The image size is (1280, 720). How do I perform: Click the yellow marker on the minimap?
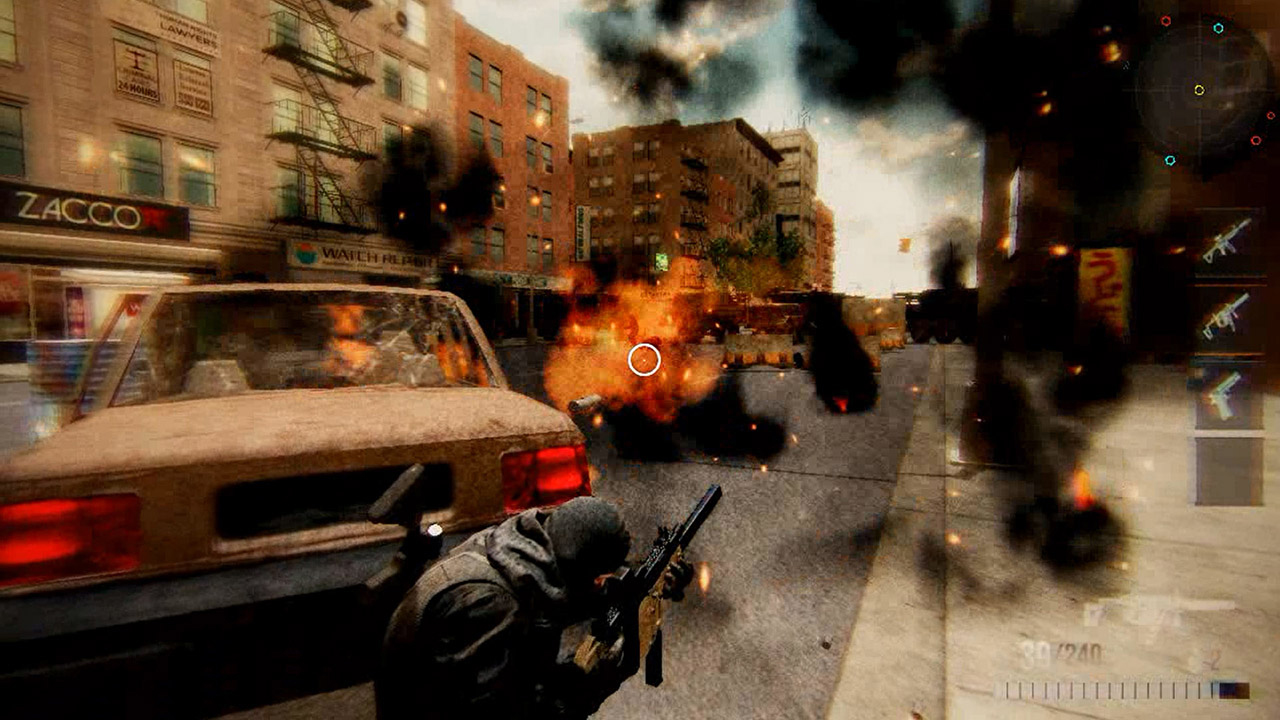1200,89
